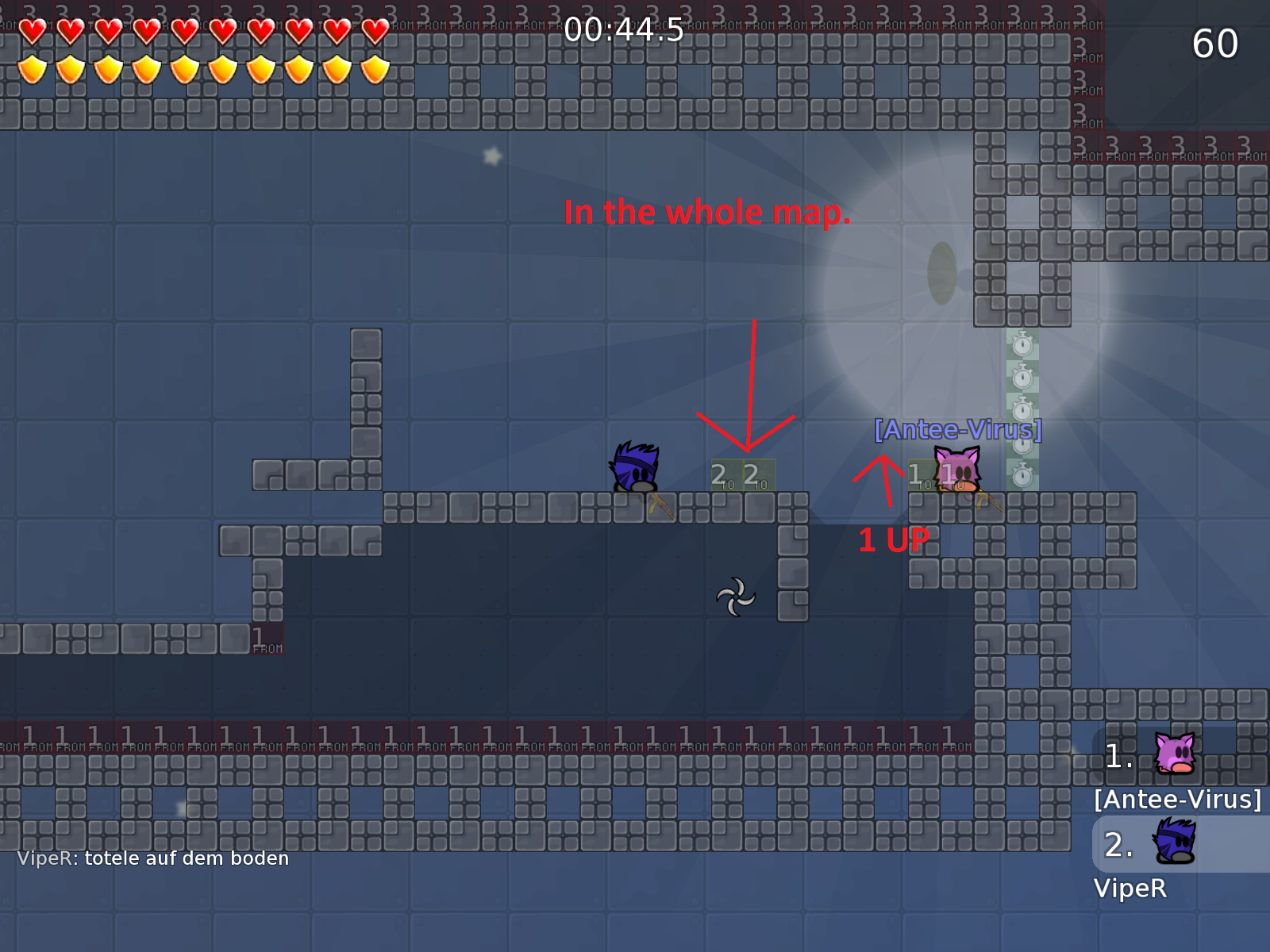Click the topmost stopwatch pickup icon
This screenshot has width=1270, height=952.
coord(1024,347)
